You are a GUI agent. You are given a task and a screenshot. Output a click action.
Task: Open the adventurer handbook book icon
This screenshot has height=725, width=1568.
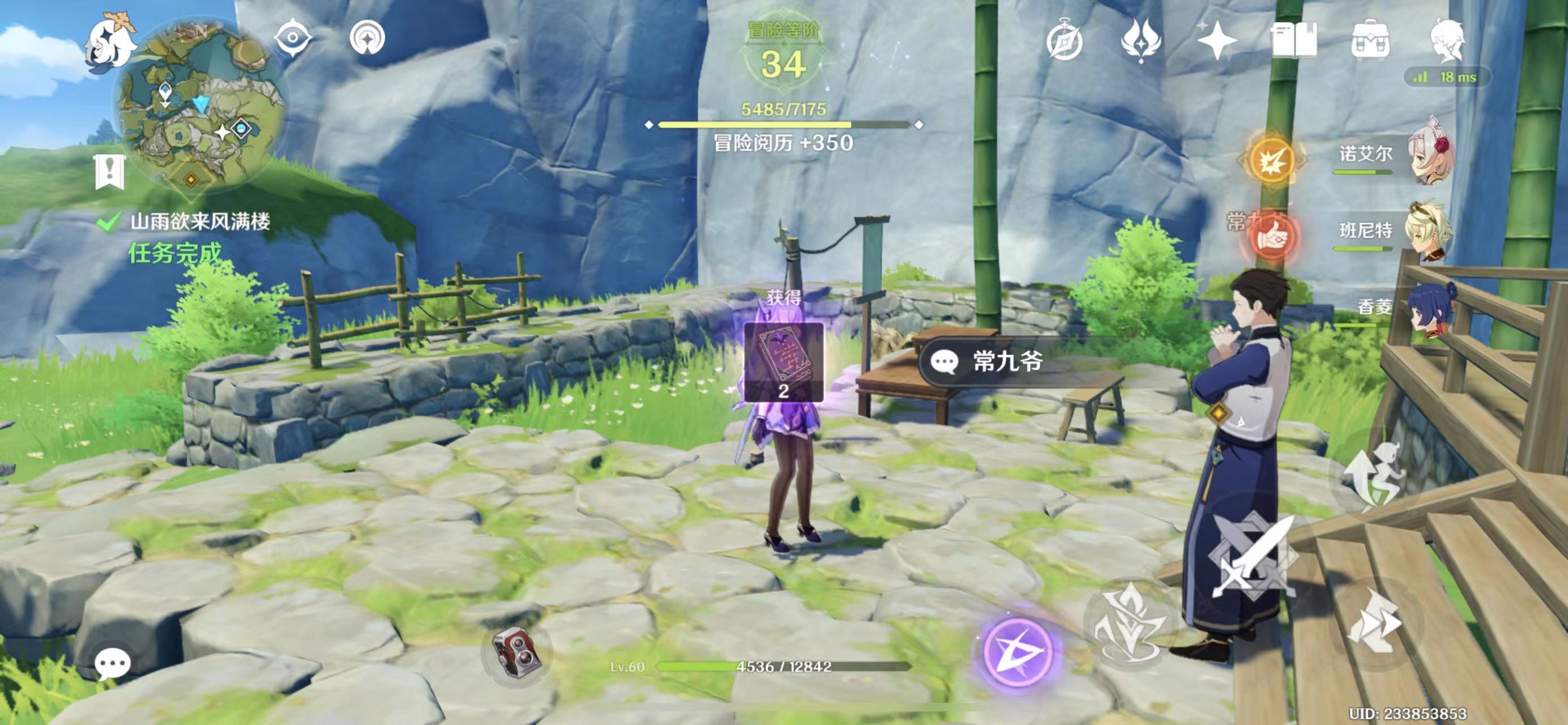point(1293,41)
